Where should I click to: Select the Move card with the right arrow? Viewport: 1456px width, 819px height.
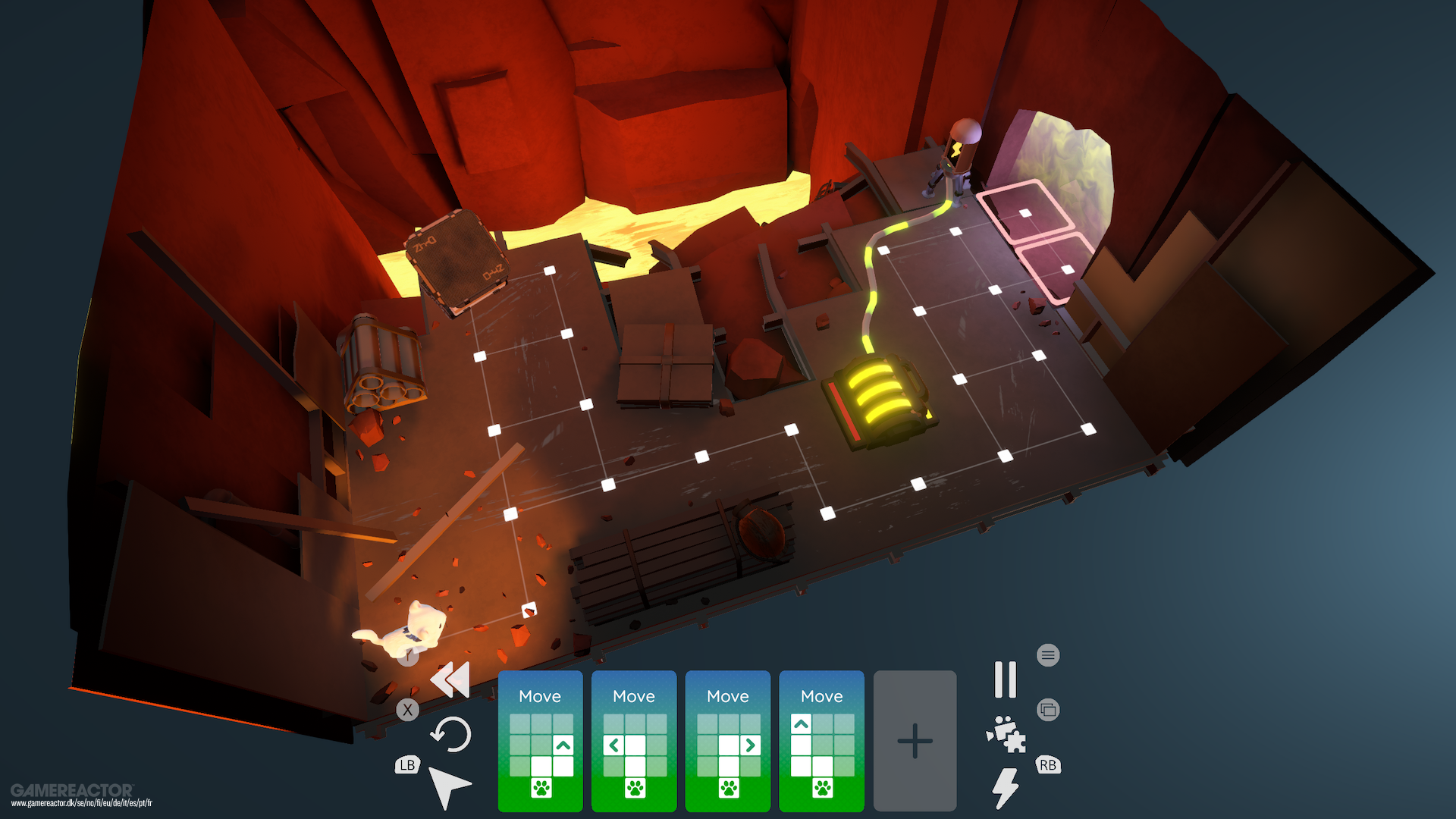pos(727,739)
